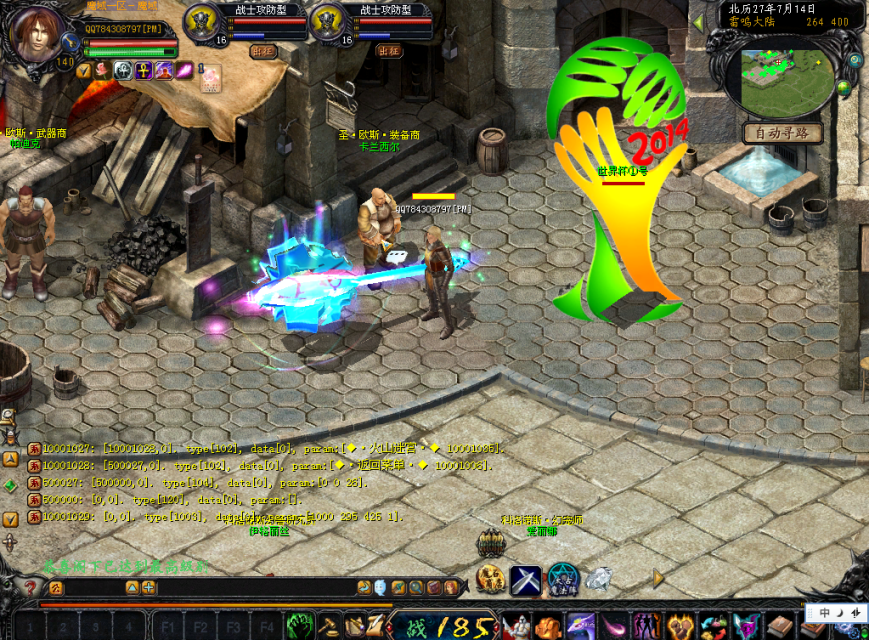Viewport: 869px width, 640px height.
Task: Click the ankh buff icon
Action: pyautogui.click(x=142, y=70)
